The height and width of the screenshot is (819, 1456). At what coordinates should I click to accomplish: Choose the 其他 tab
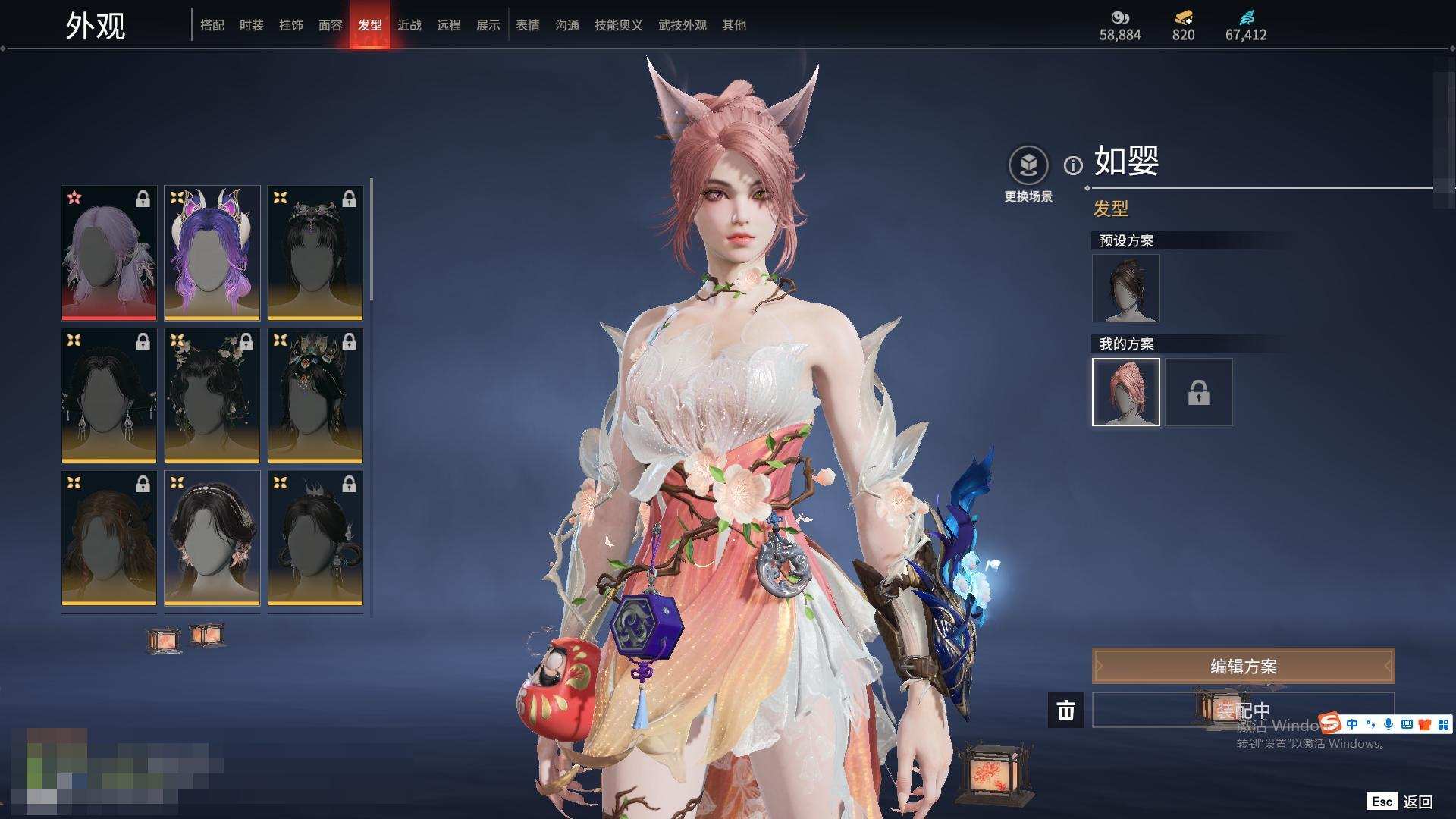(x=734, y=25)
